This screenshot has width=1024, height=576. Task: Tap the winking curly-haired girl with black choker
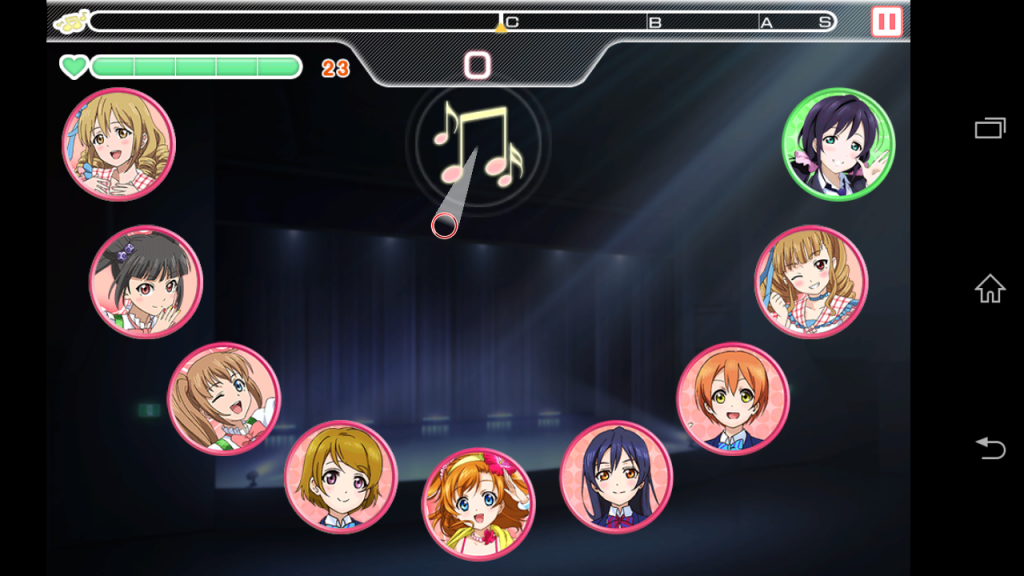coord(811,281)
